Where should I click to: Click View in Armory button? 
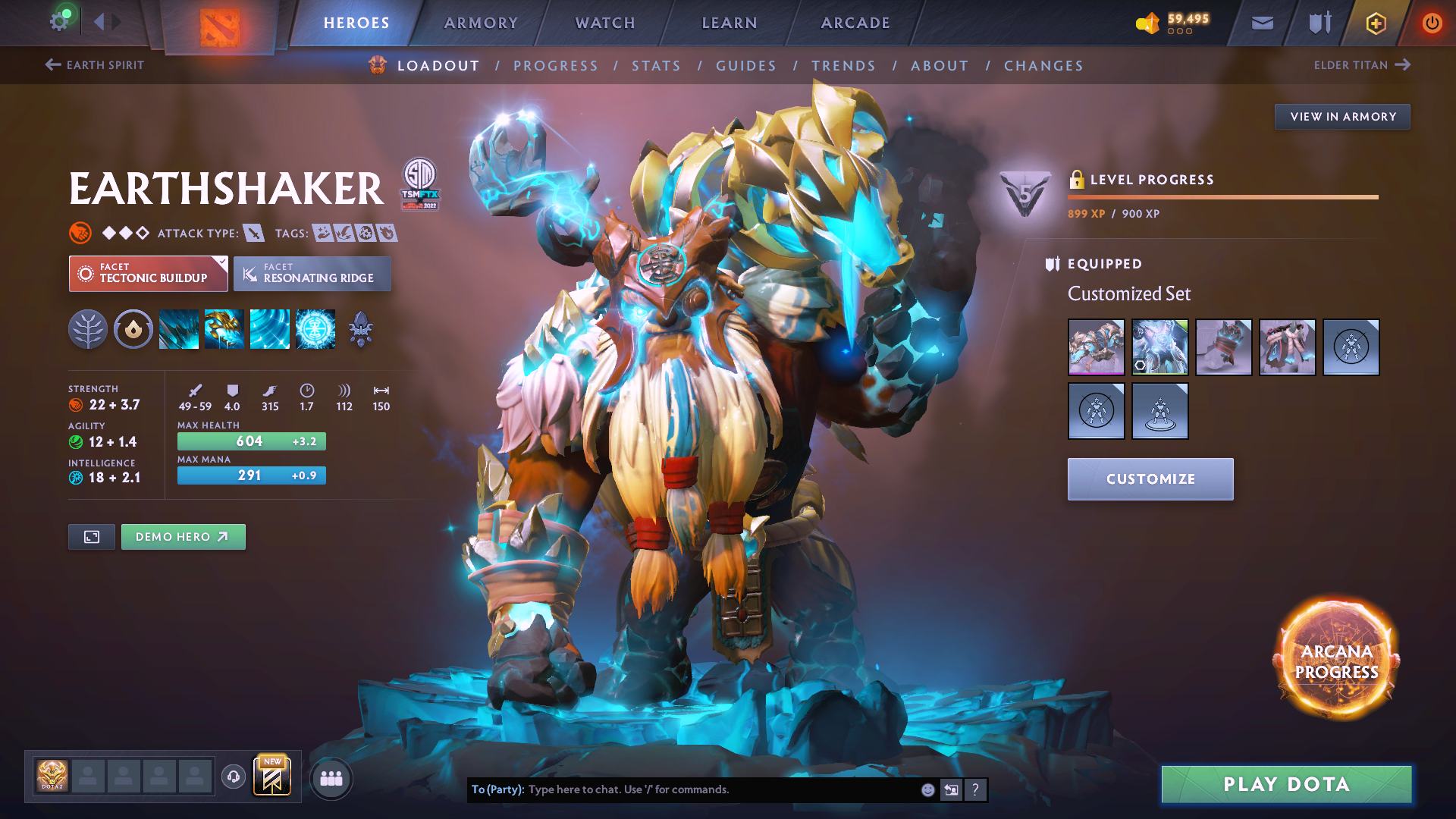(1342, 117)
